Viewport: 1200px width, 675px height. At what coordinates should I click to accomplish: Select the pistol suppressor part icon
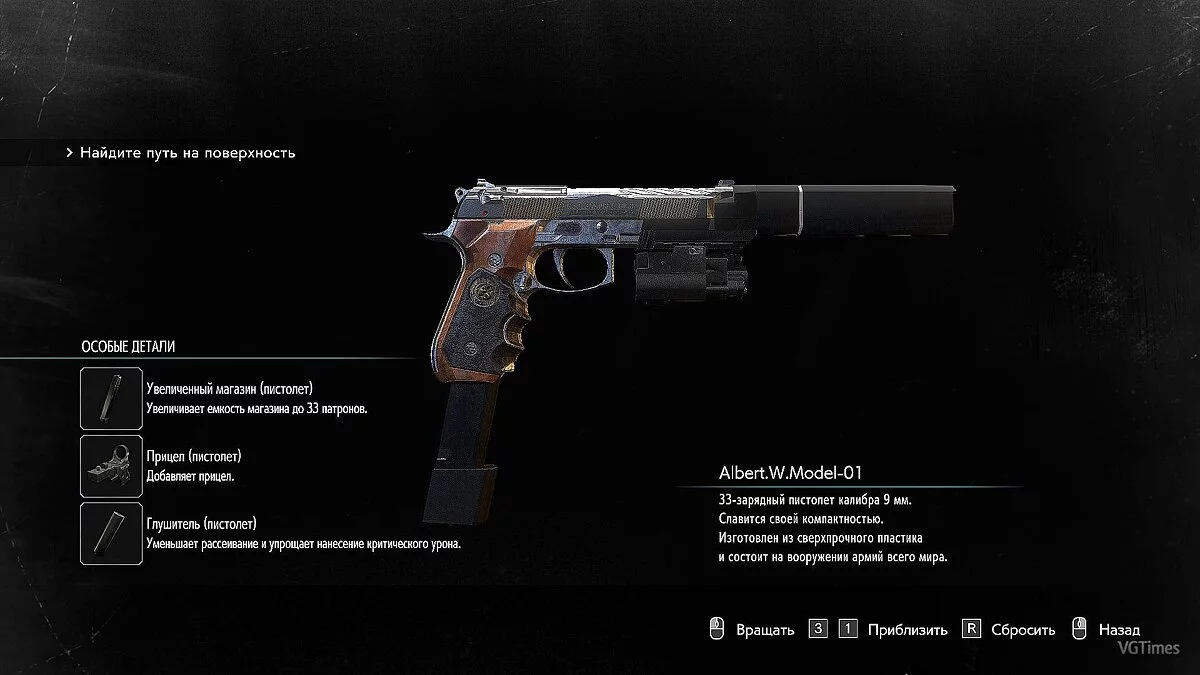pyautogui.click(x=112, y=534)
